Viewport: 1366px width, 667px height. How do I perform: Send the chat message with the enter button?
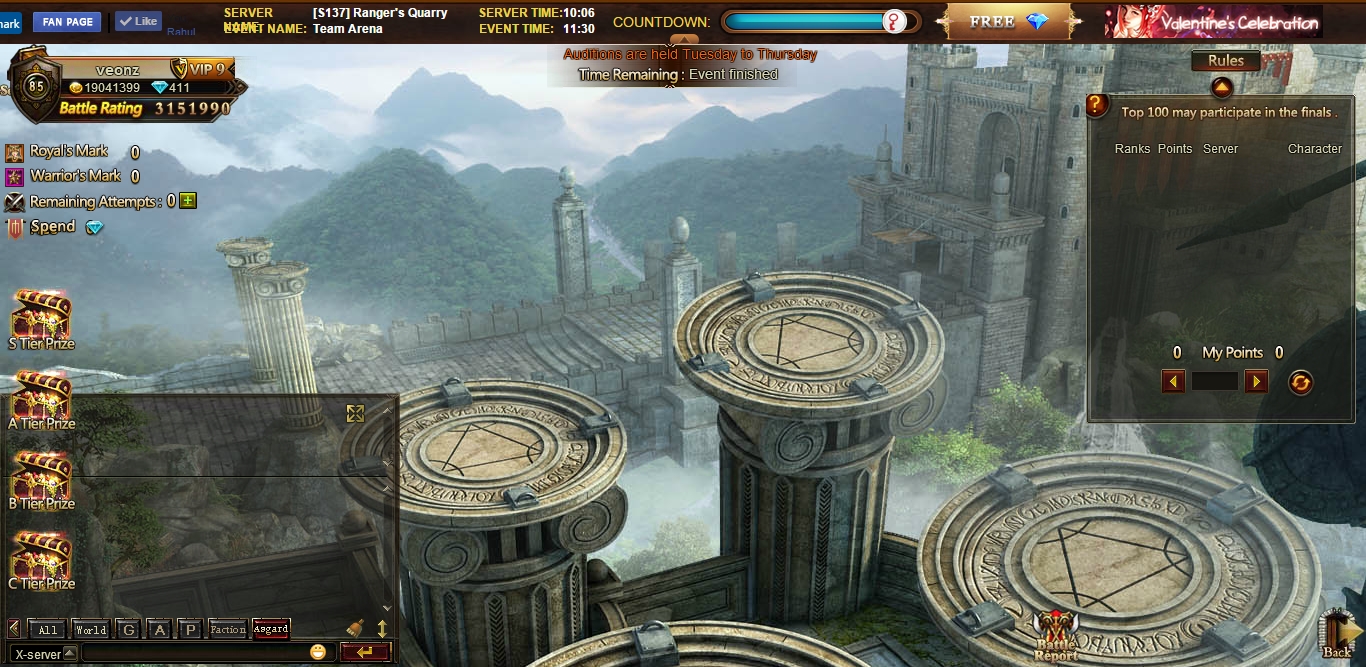[x=365, y=652]
